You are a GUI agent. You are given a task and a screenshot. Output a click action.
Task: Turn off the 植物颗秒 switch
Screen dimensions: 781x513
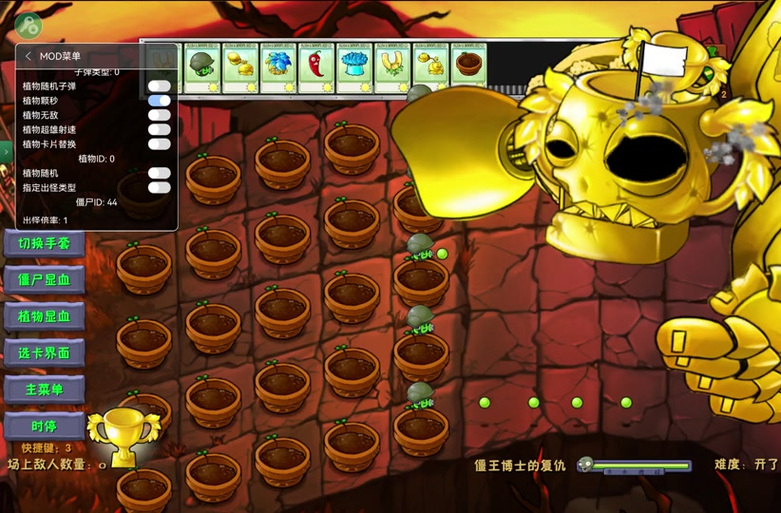pos(159,100)
